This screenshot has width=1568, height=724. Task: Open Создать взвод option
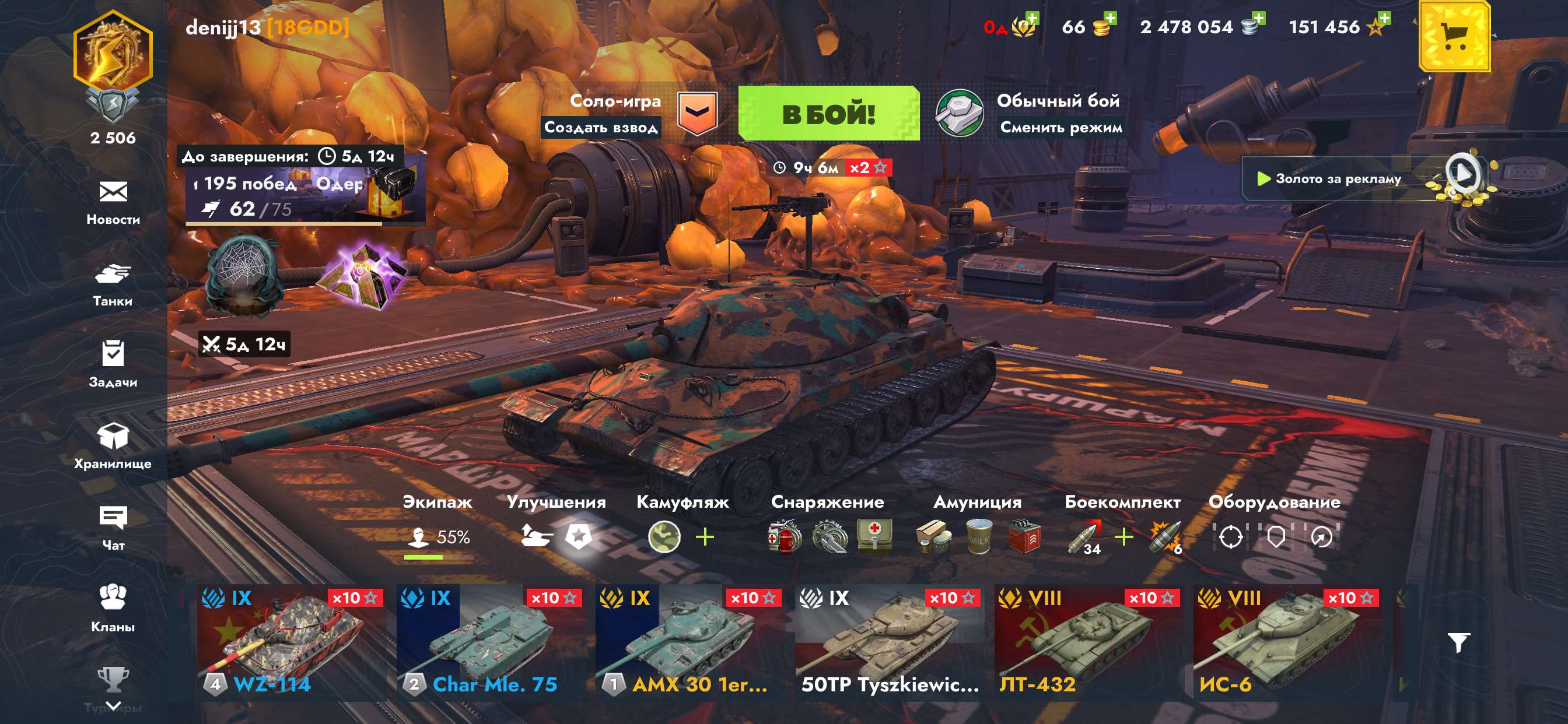click(603, 128)
